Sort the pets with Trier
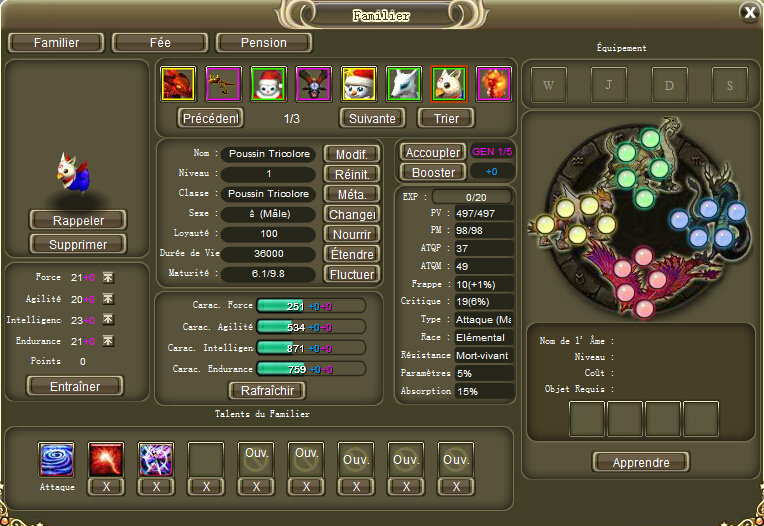The height and width of the screenshot is (526, 764). click(x=446, y=118)
